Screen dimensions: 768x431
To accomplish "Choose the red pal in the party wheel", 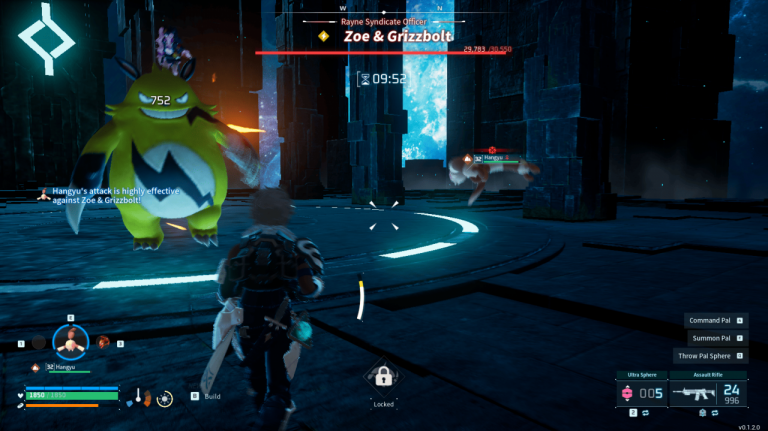I will pyautogui.click(x=102, y=342).
